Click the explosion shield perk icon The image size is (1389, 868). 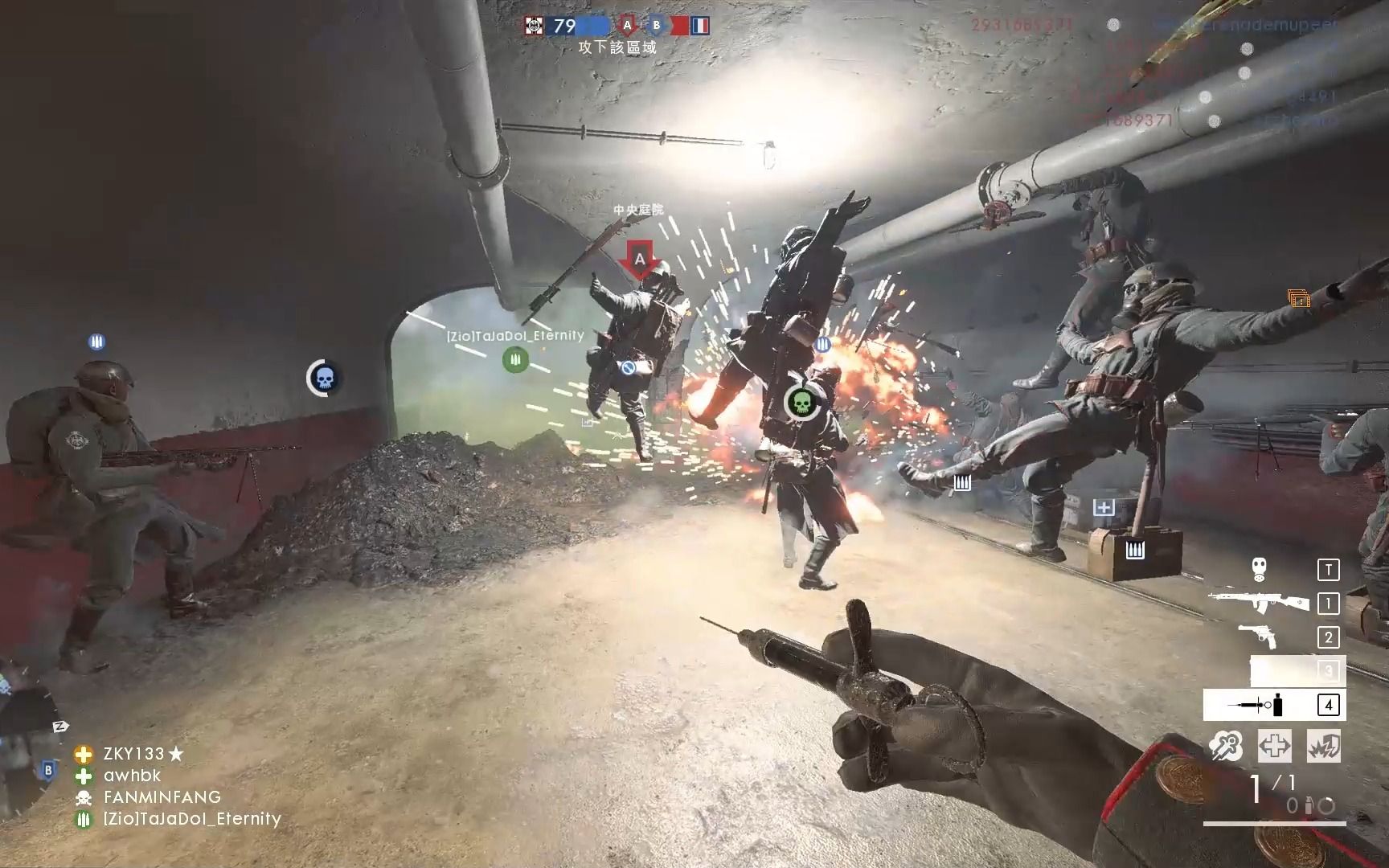[x=1322, y=746]
